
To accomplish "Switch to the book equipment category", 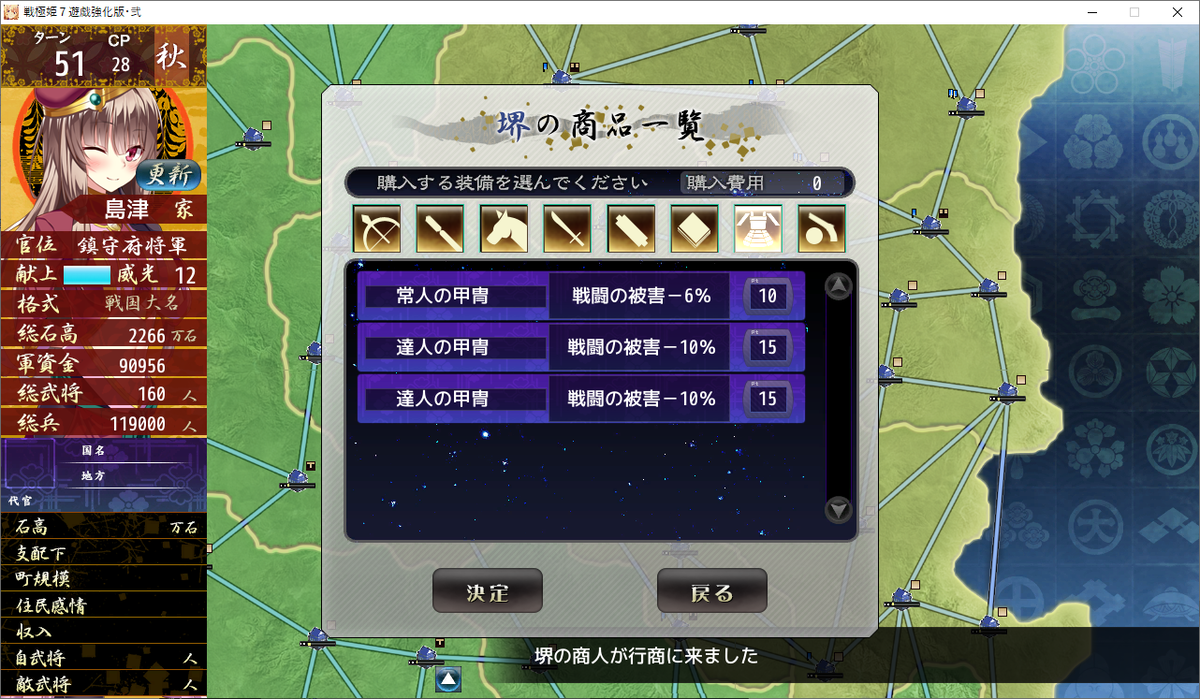I will (x=694, y=228).
